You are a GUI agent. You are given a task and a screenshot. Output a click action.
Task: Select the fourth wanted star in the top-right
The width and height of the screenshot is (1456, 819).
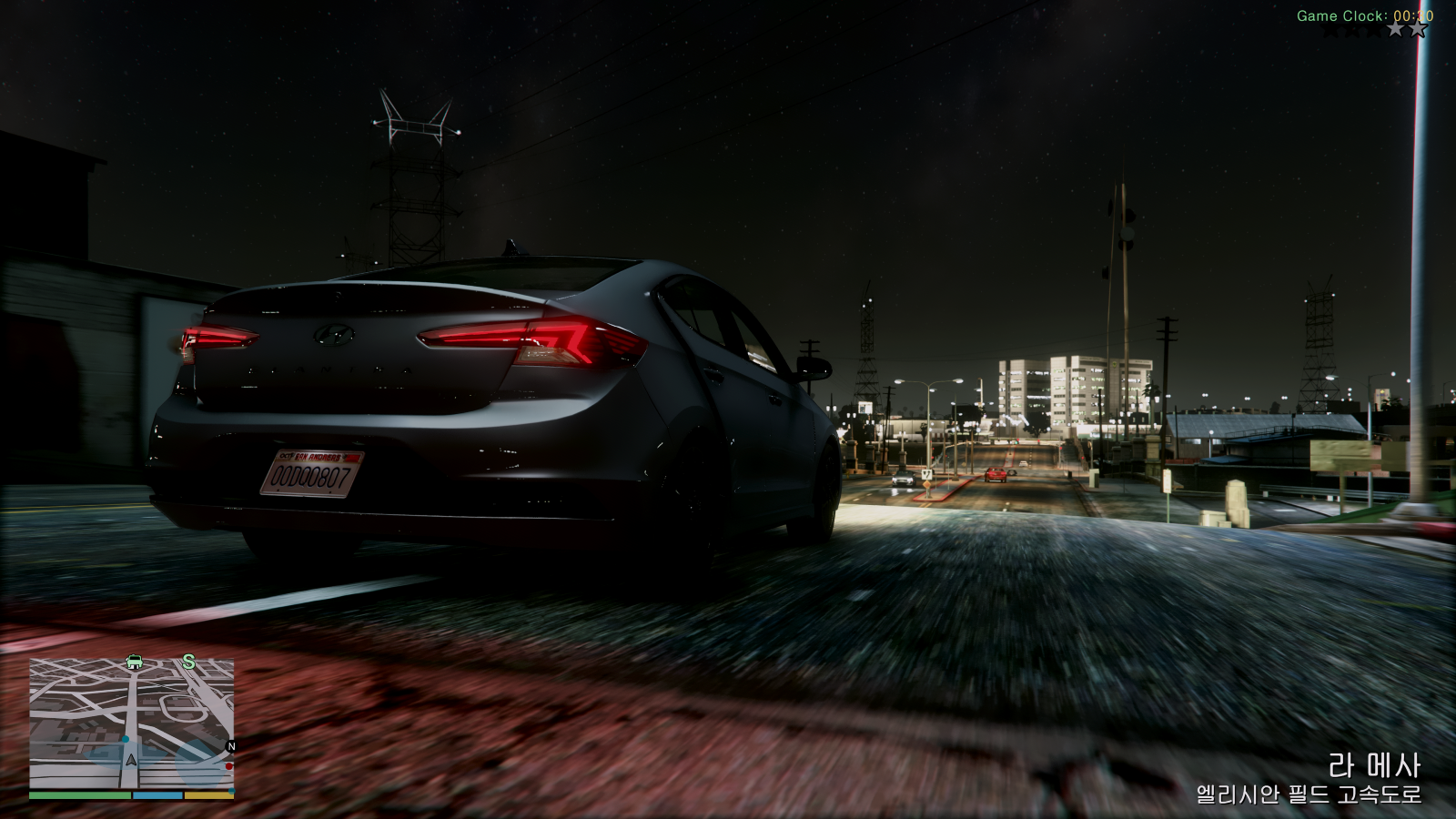(1394, 28)
